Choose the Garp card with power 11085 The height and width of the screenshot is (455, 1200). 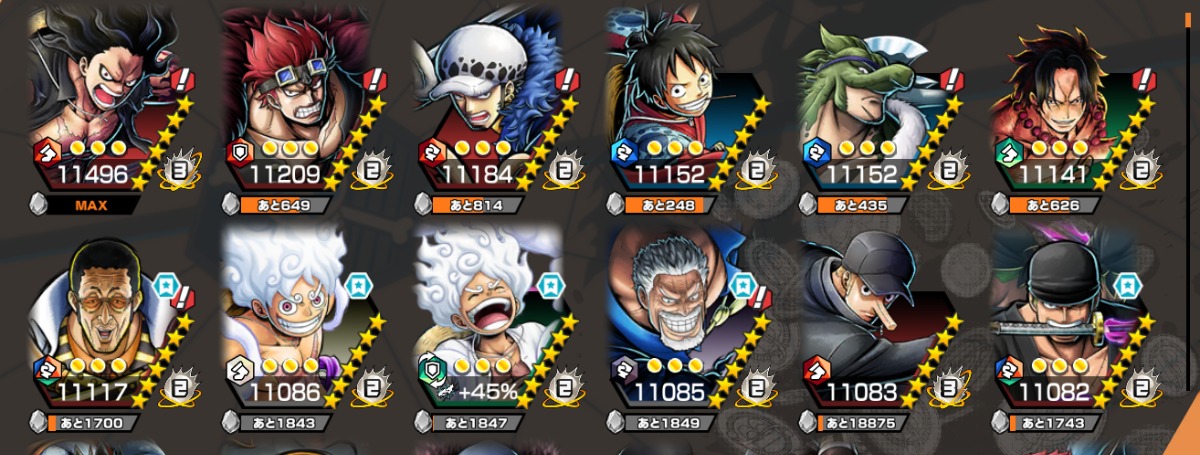pyautogui.click(x=686, y=320)
